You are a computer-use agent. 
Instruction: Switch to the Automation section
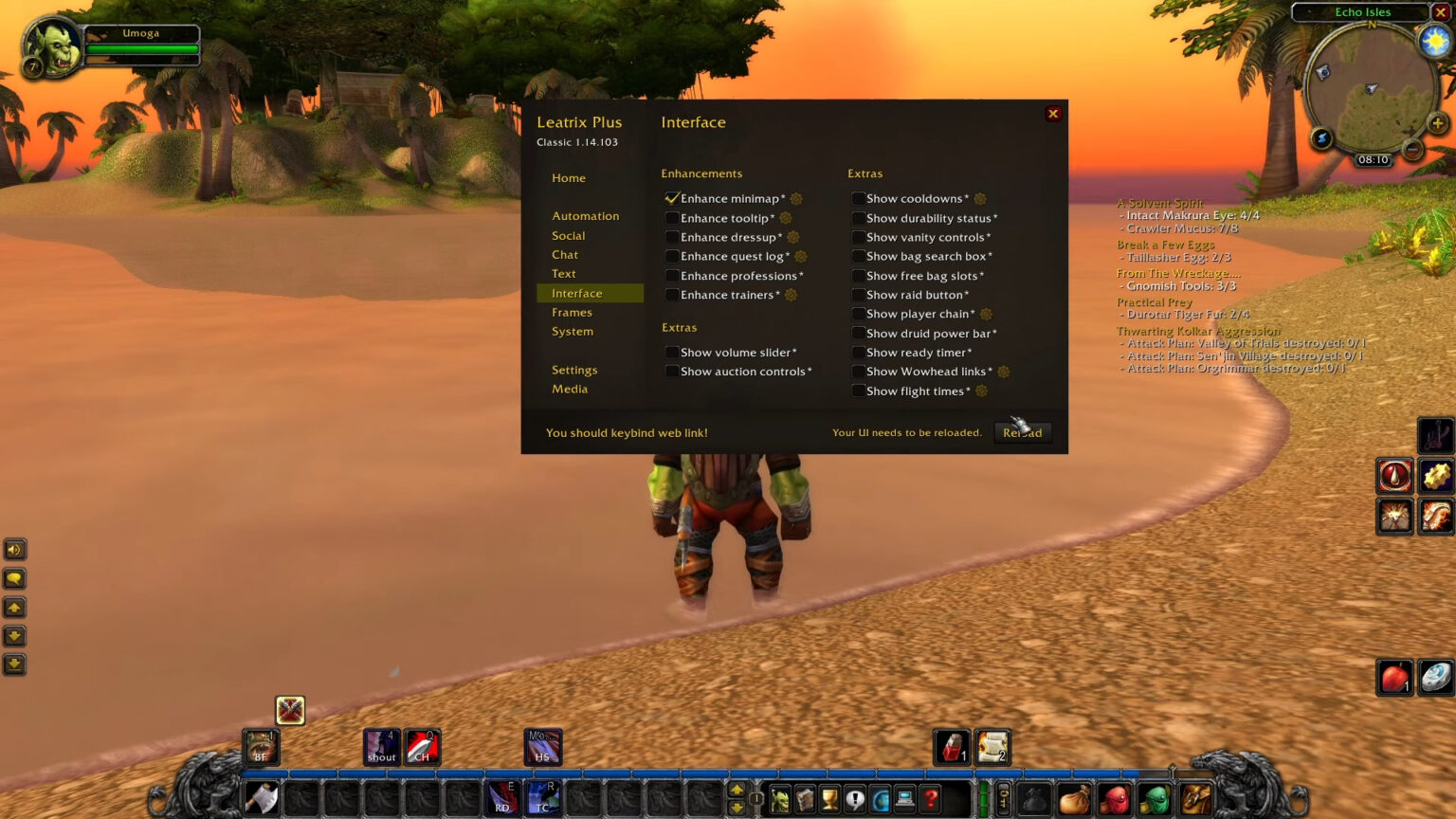coord(587,216)
